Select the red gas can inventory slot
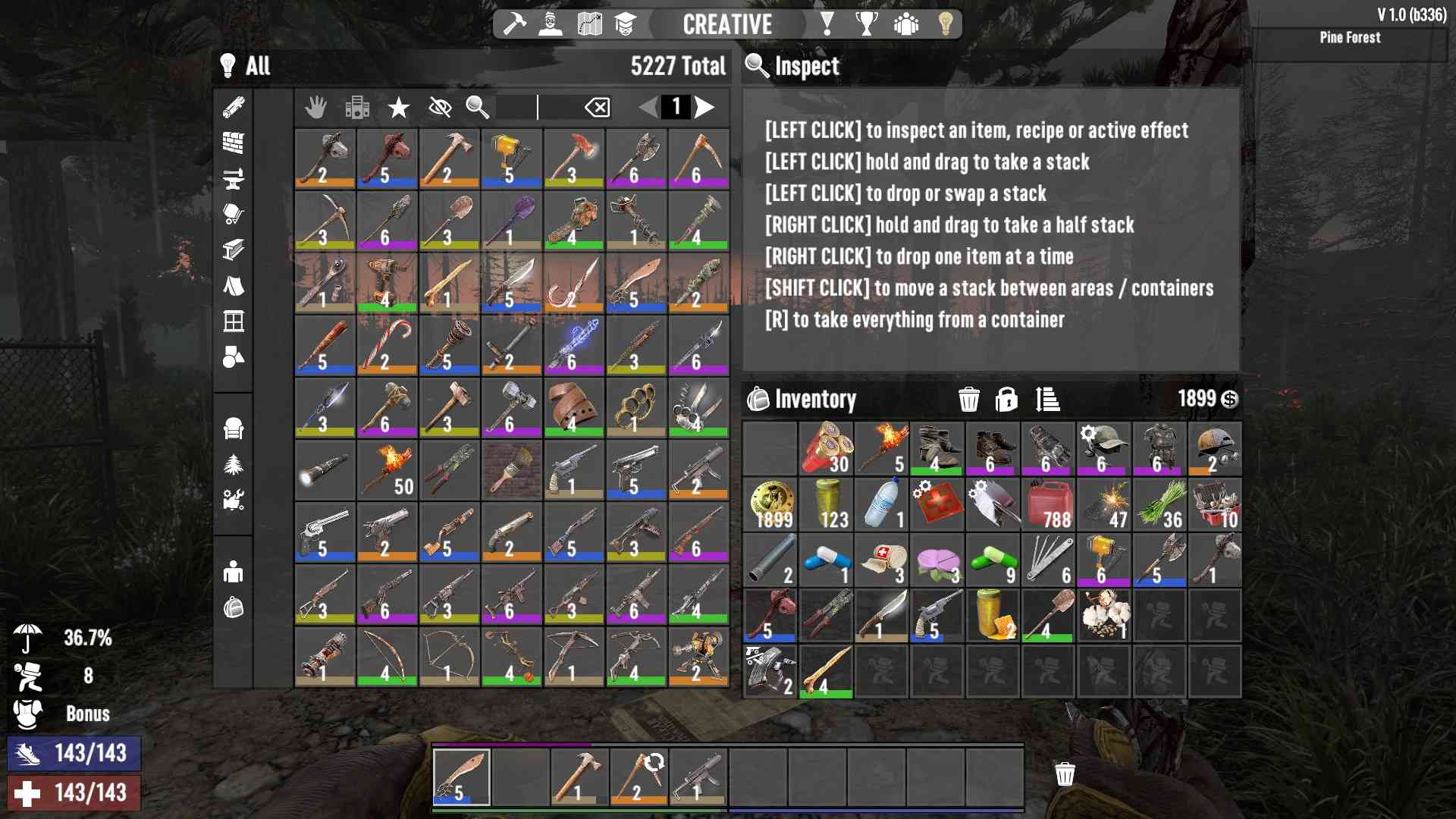1456x819 pixels. pyautogui.click(x=1048, y=504)
